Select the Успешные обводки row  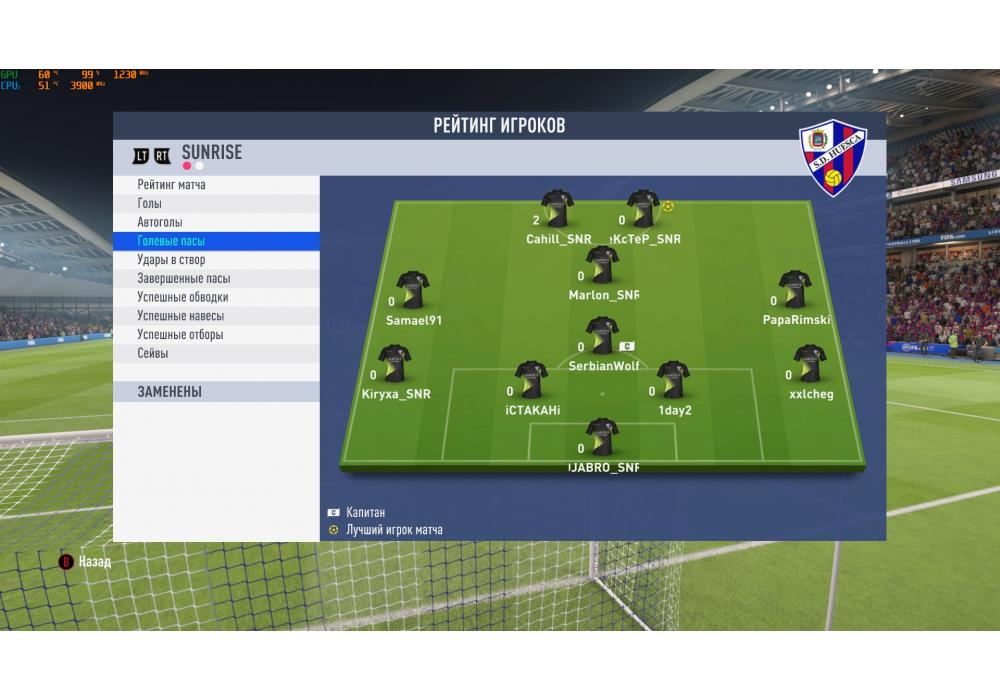pyautogui.click(x=182, y=297)
